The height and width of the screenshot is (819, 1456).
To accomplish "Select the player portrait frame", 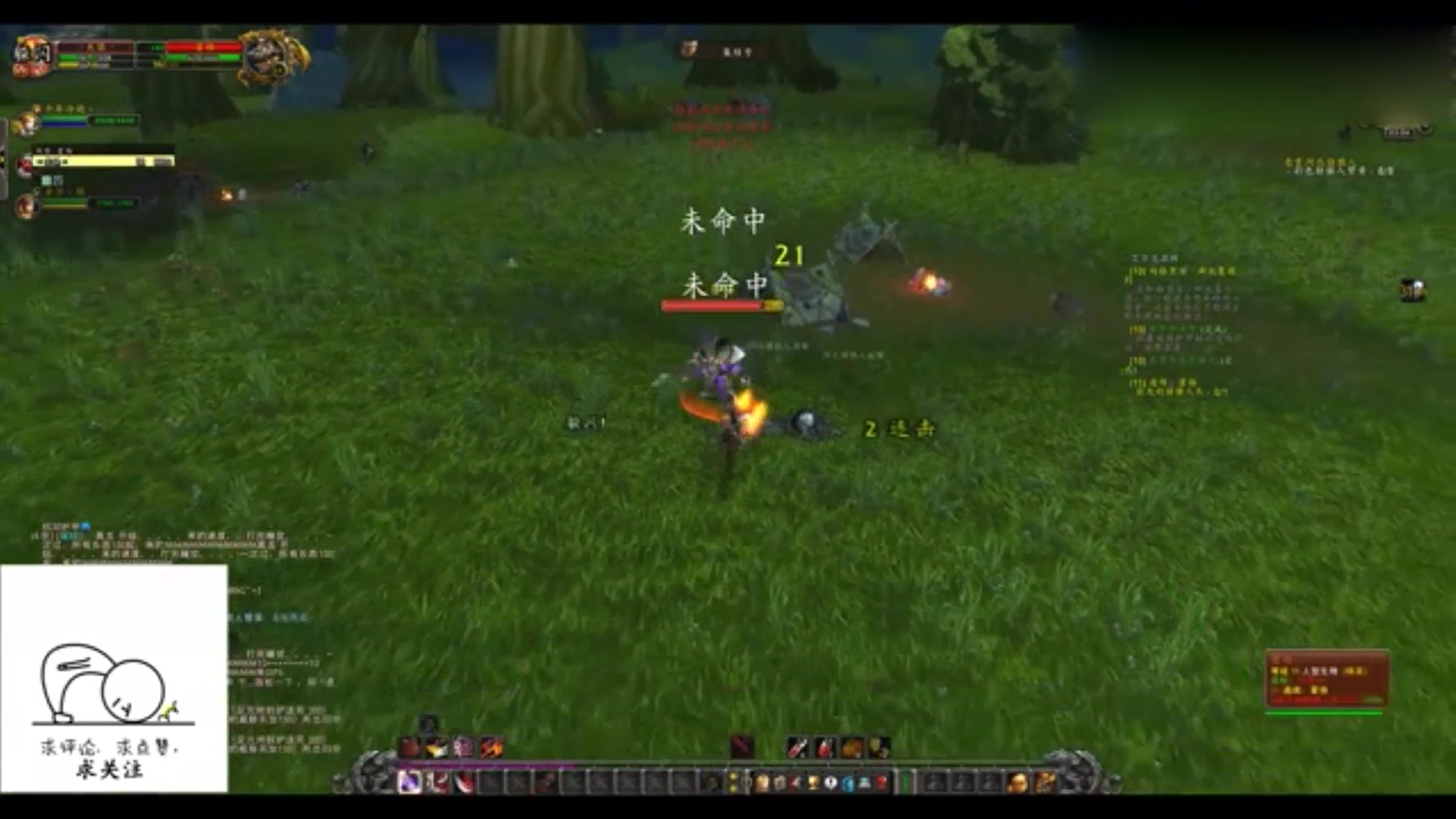I will (x=32, y=55).
